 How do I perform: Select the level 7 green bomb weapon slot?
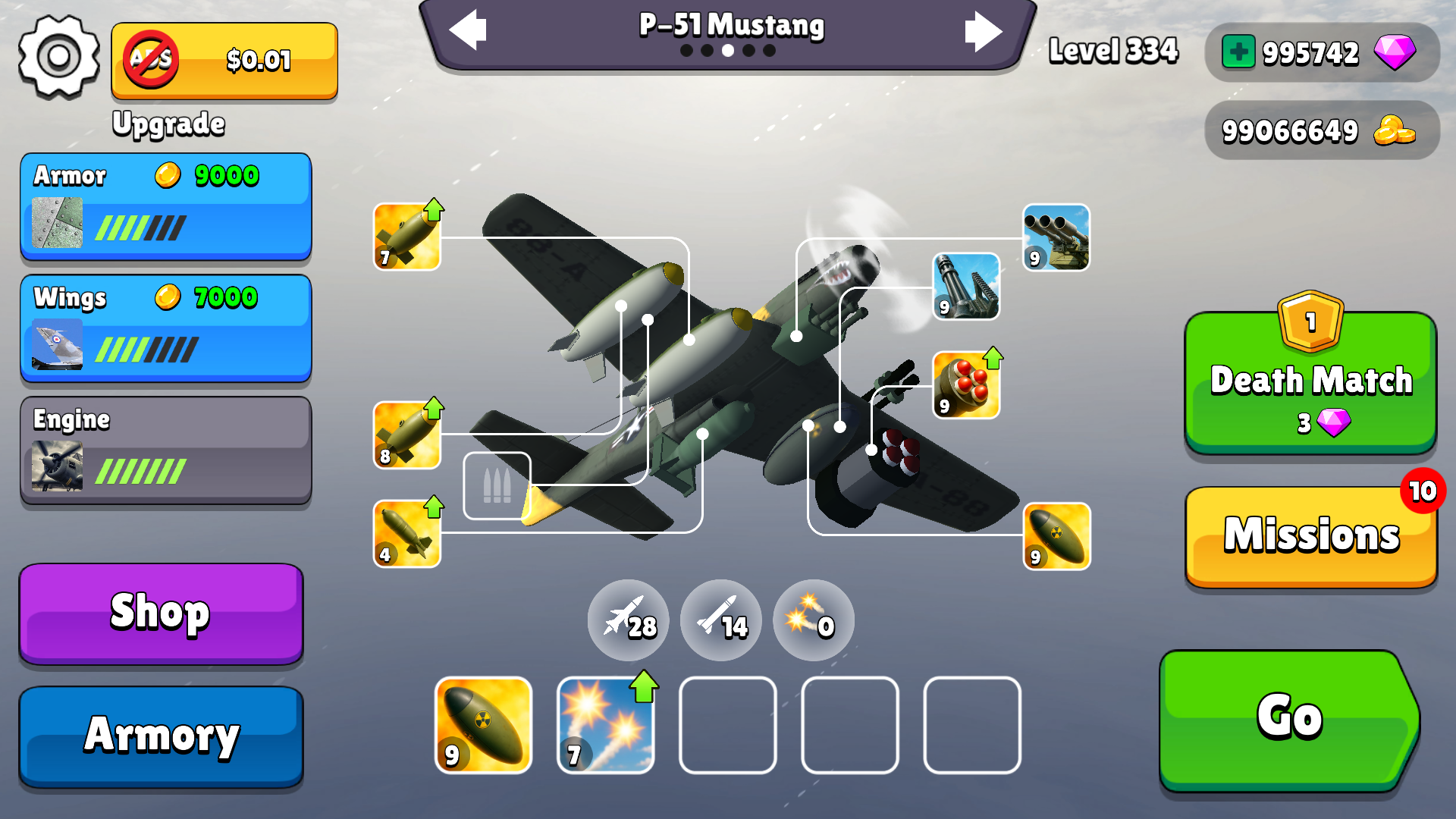[x=406, y=235]
